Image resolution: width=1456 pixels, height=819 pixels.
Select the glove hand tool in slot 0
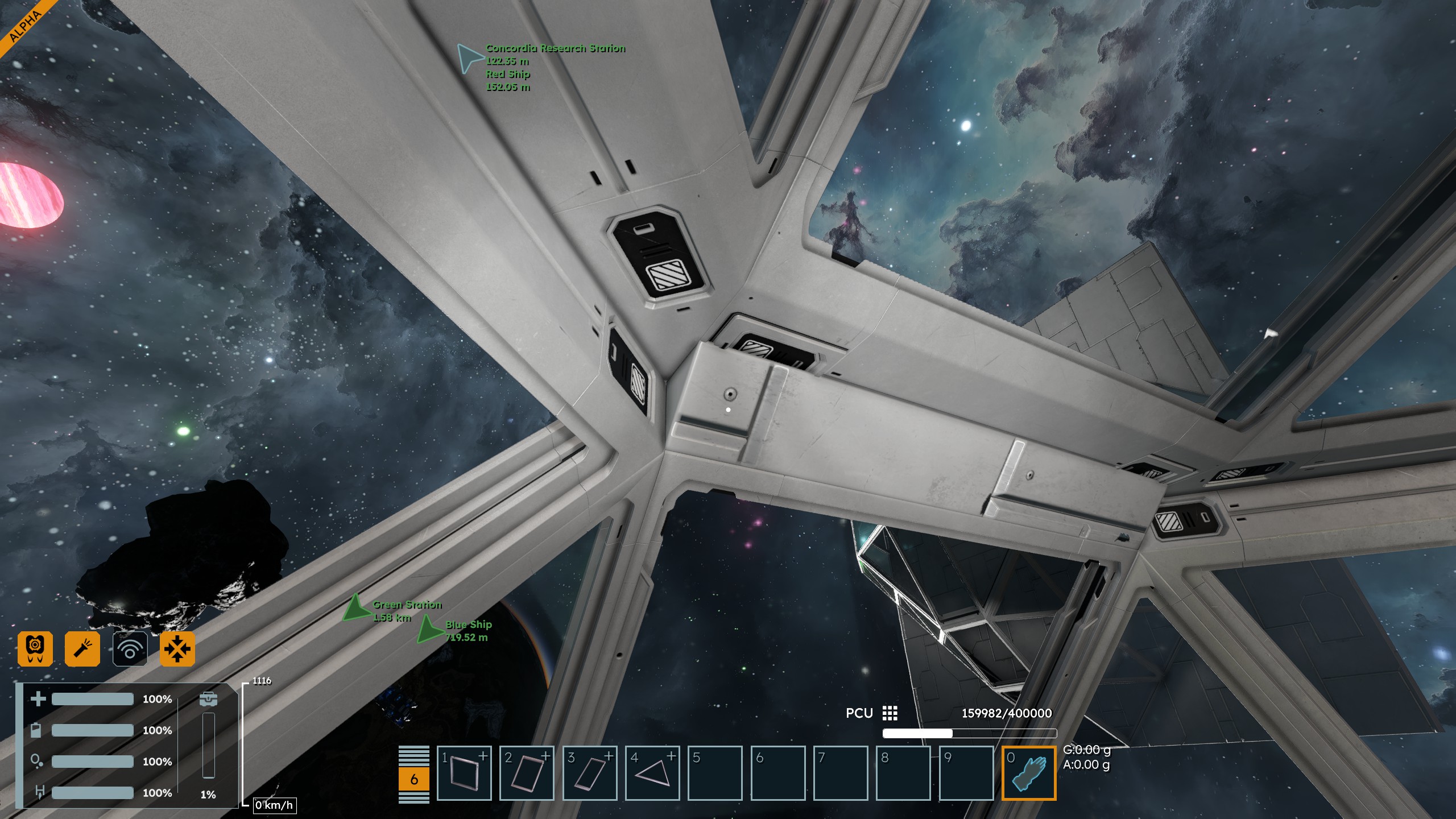[x=1028, y=773]
